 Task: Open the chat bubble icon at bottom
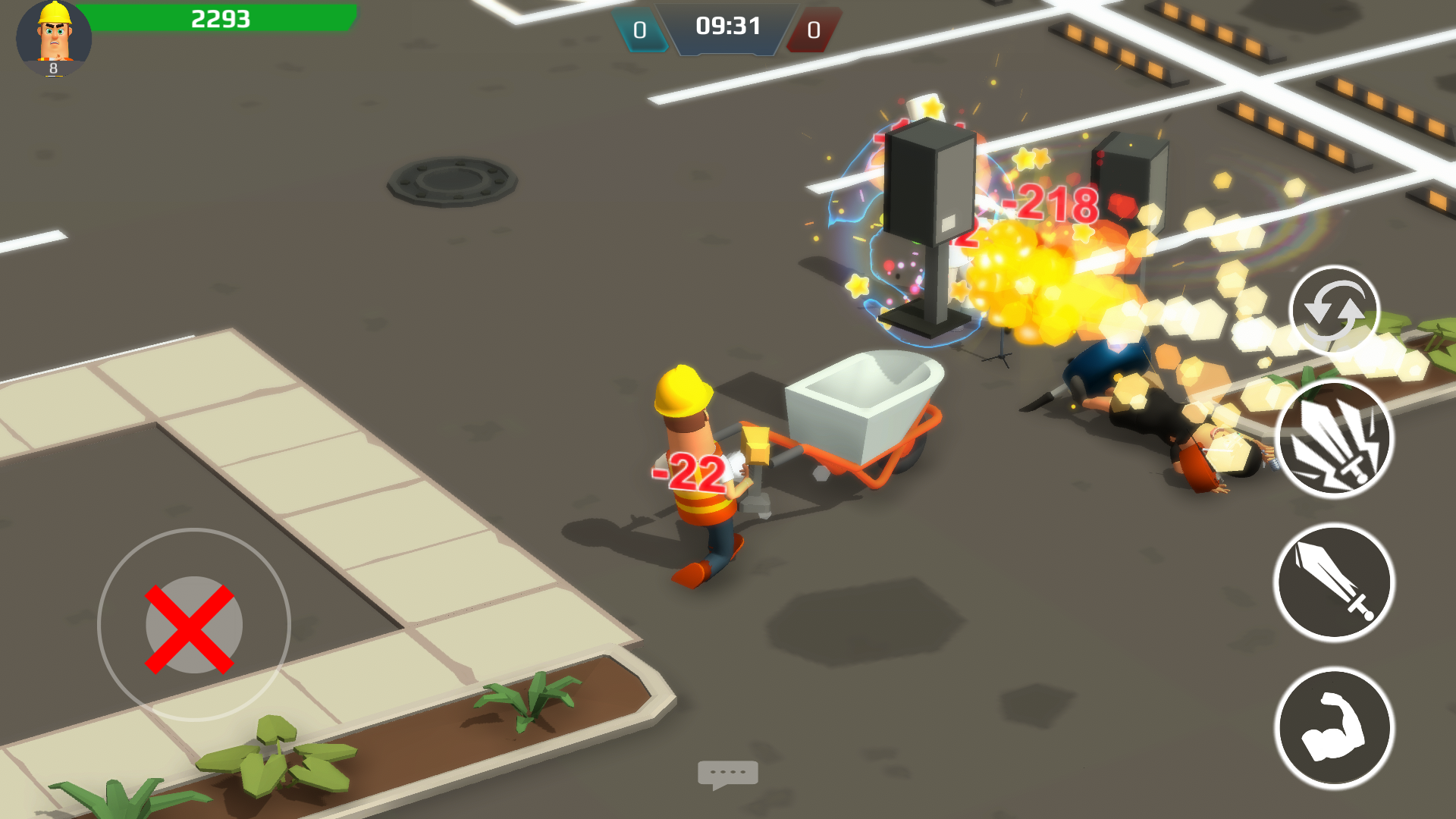pyautogui.click(x=730, y=772)
